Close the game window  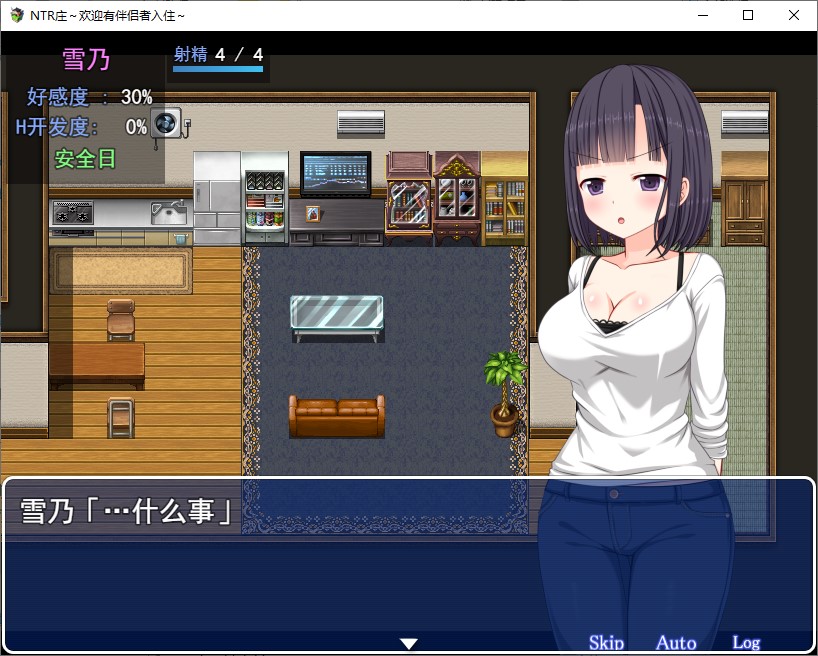point(794,15)
